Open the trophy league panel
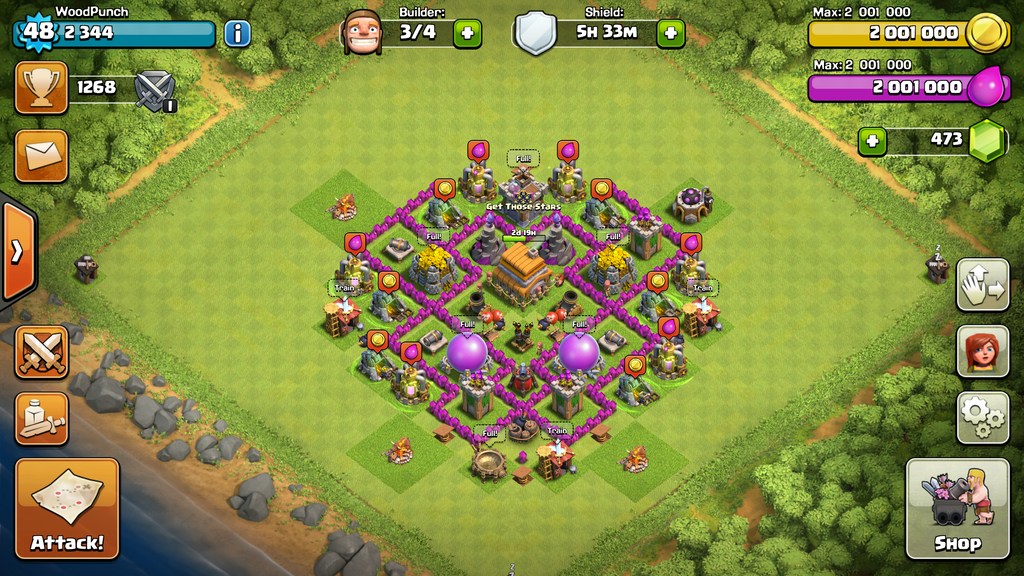This screenshot has width=1024, height=576. coord(41,88)
